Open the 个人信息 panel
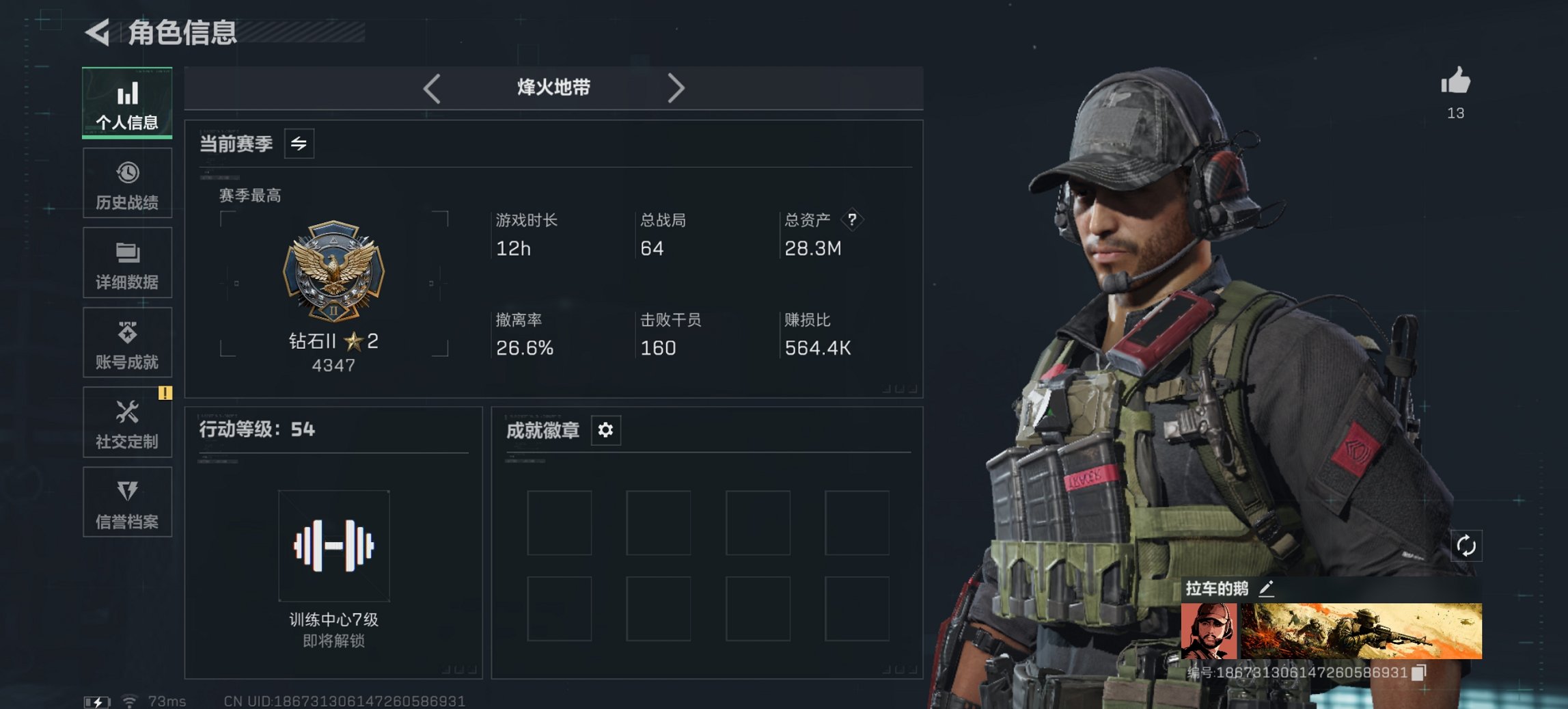The image size is (1568, 709). coord(127,103)
